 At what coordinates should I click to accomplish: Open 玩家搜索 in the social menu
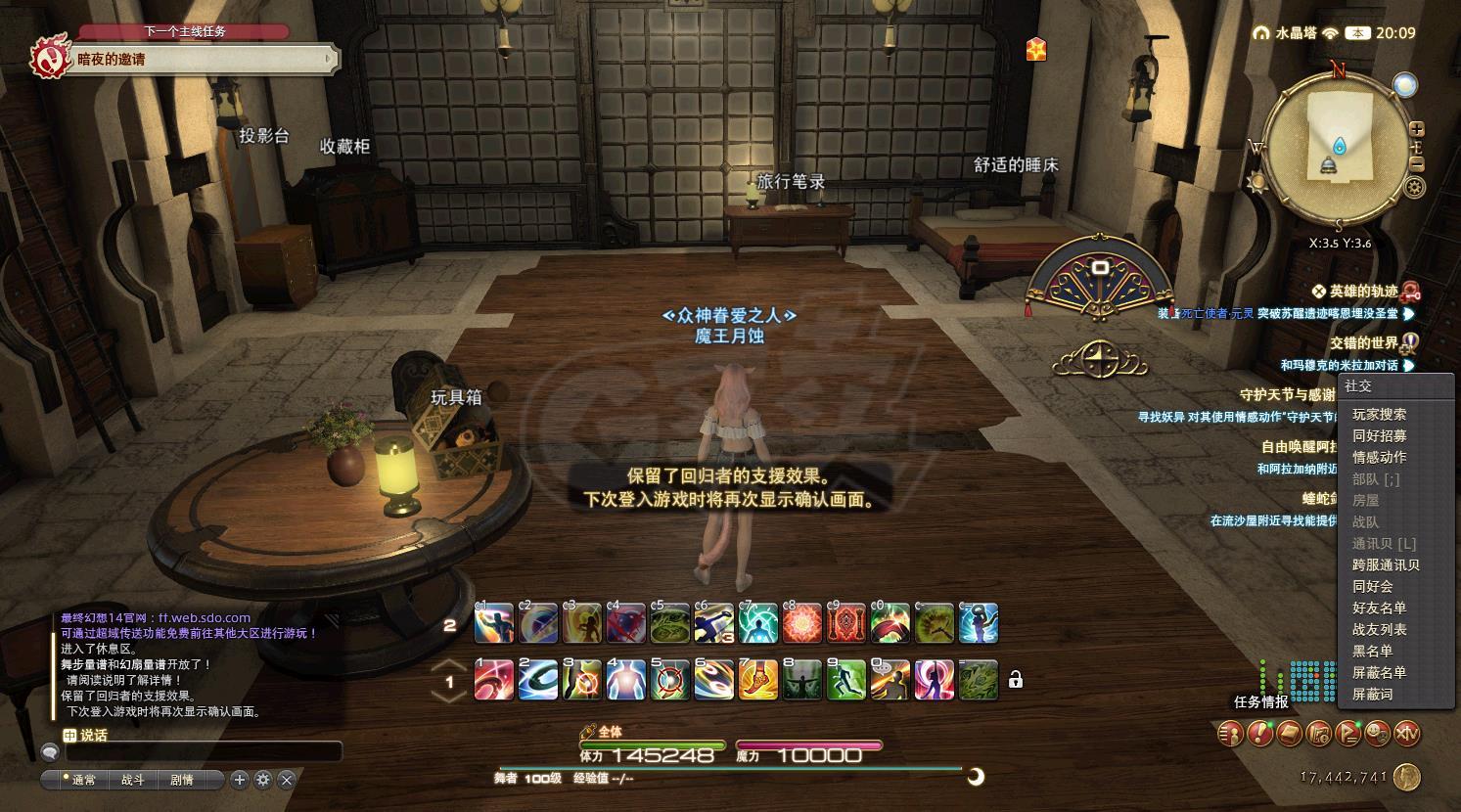(x=1379, y=415)
